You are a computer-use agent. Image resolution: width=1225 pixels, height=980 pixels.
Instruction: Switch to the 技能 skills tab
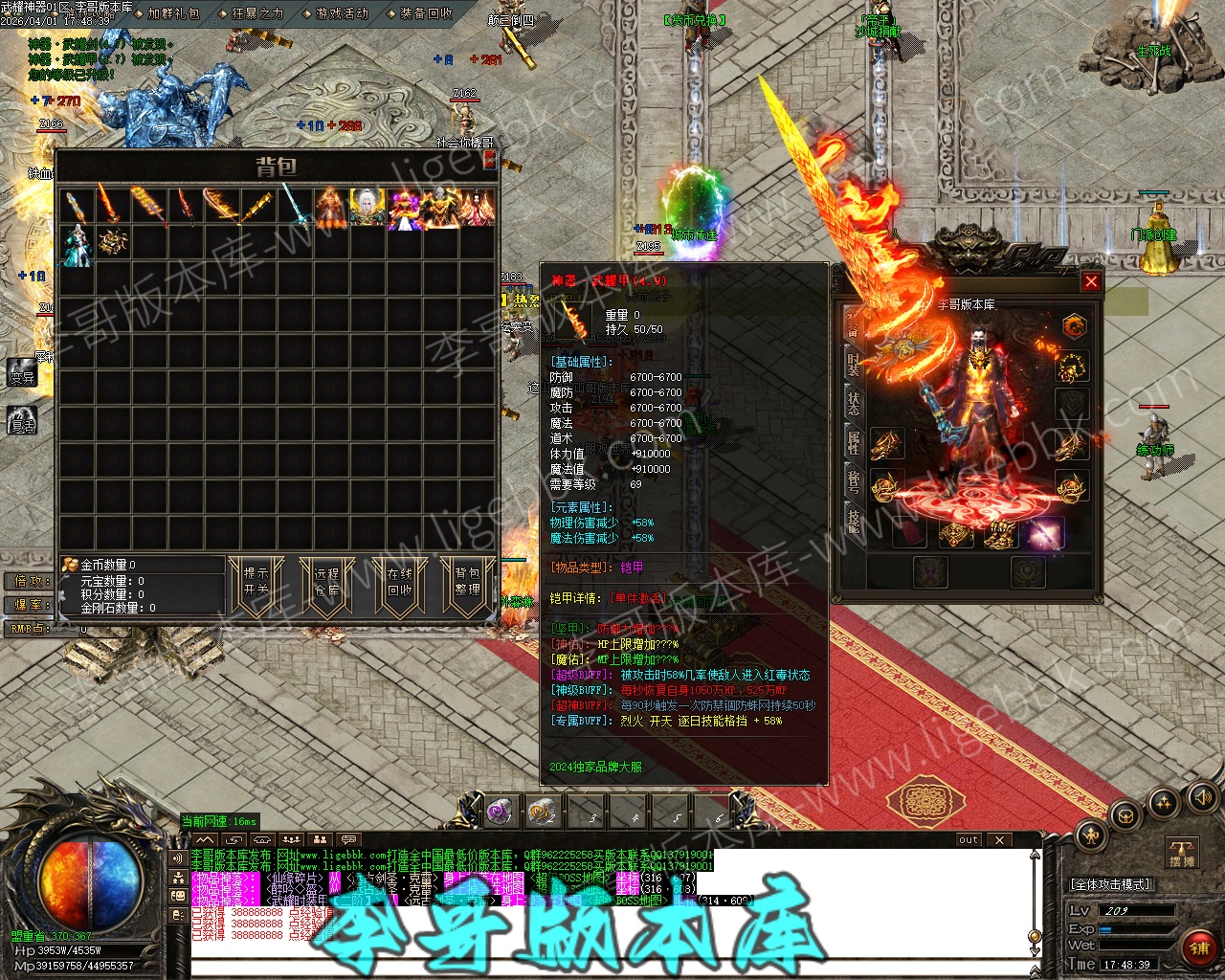(x=853, y=522)
